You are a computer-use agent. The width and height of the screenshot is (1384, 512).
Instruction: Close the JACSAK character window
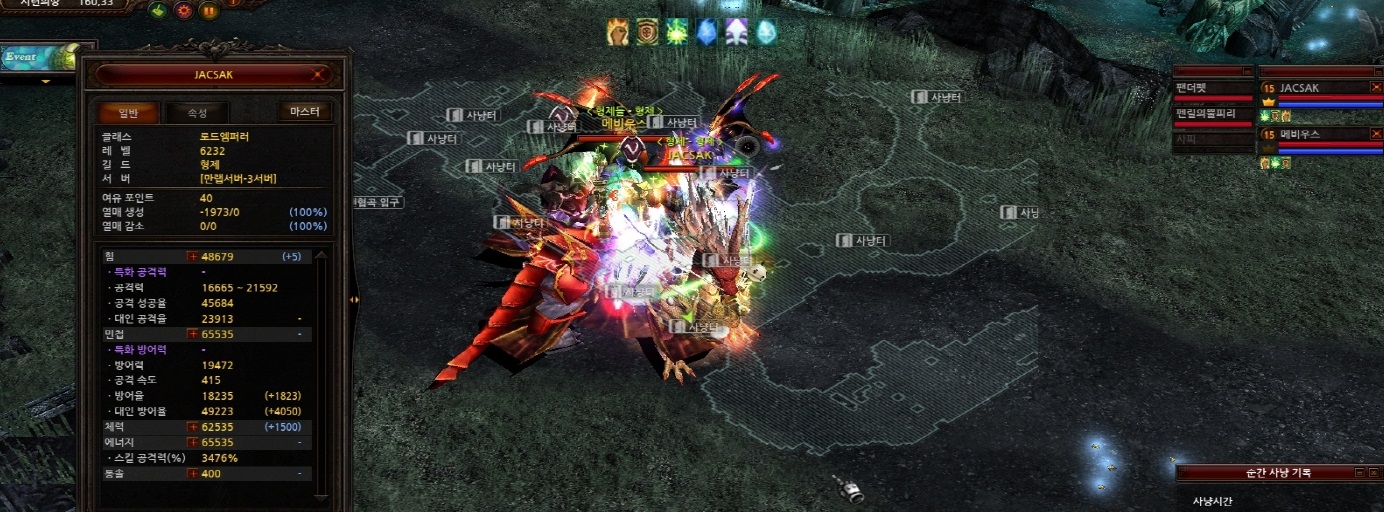(x=318, y=74)
